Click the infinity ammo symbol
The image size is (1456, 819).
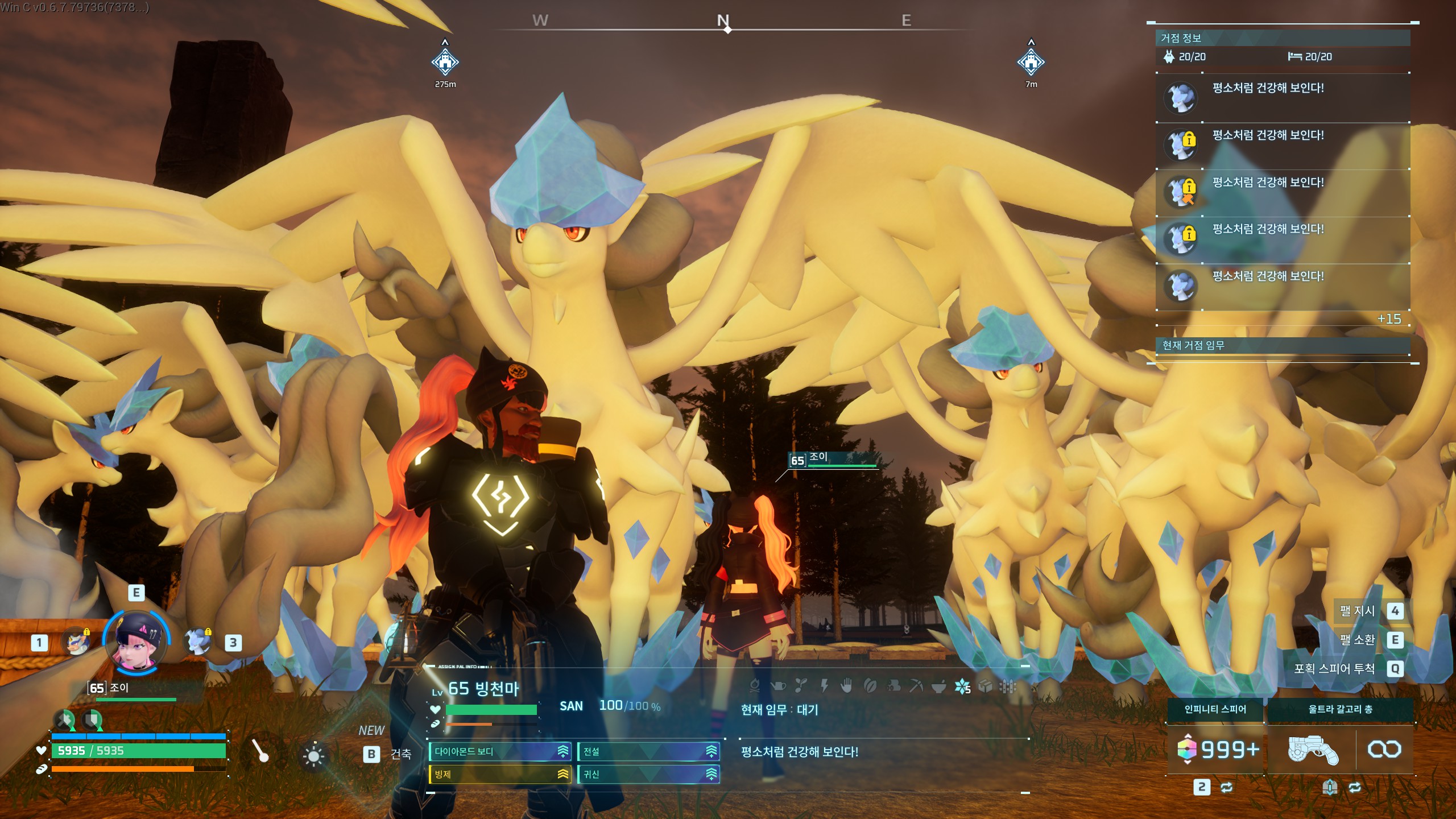[x=1384, y=750]
